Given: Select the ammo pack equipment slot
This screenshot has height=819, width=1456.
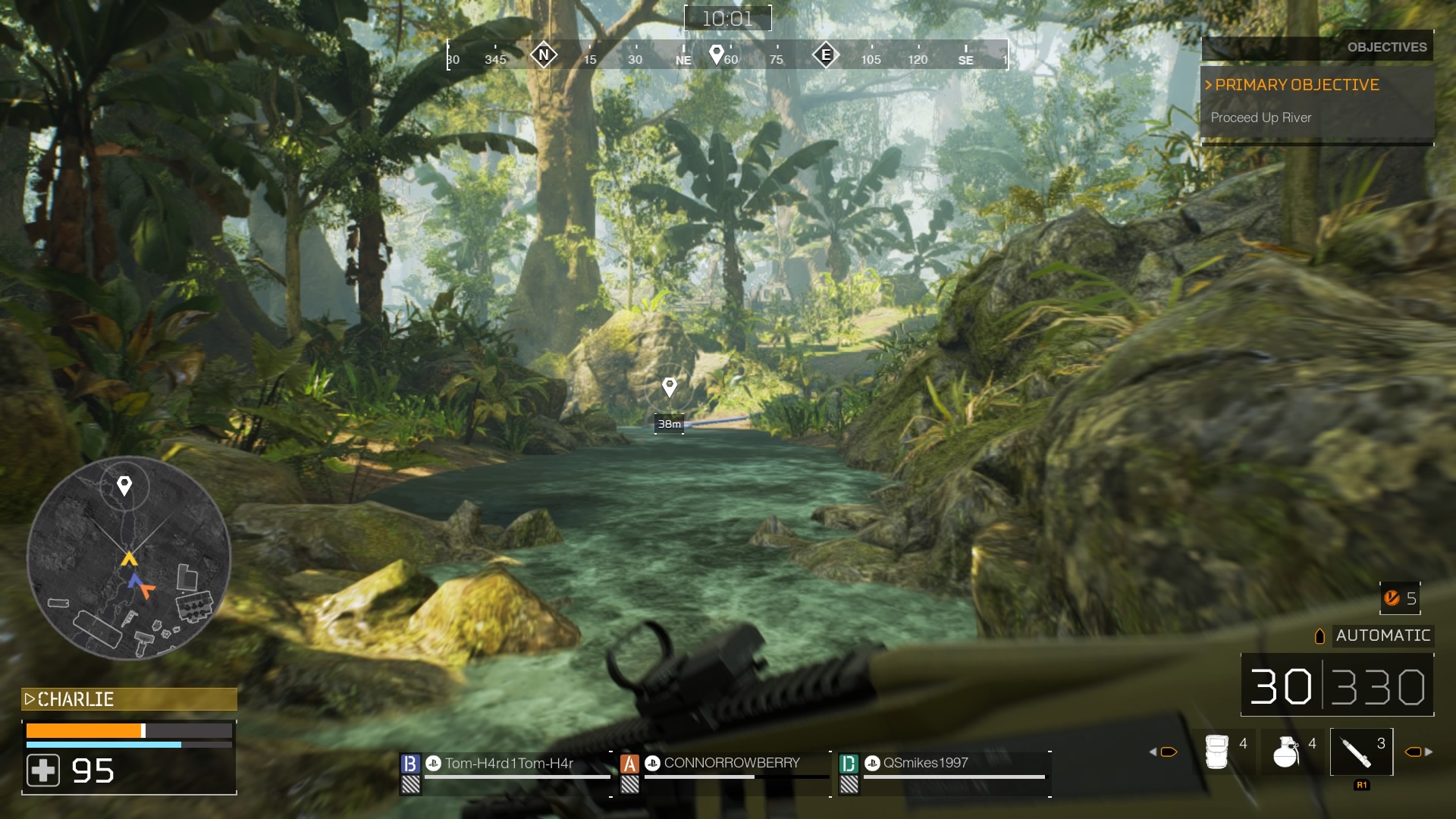Looking at the screenshot, I should coord(1217,752).
